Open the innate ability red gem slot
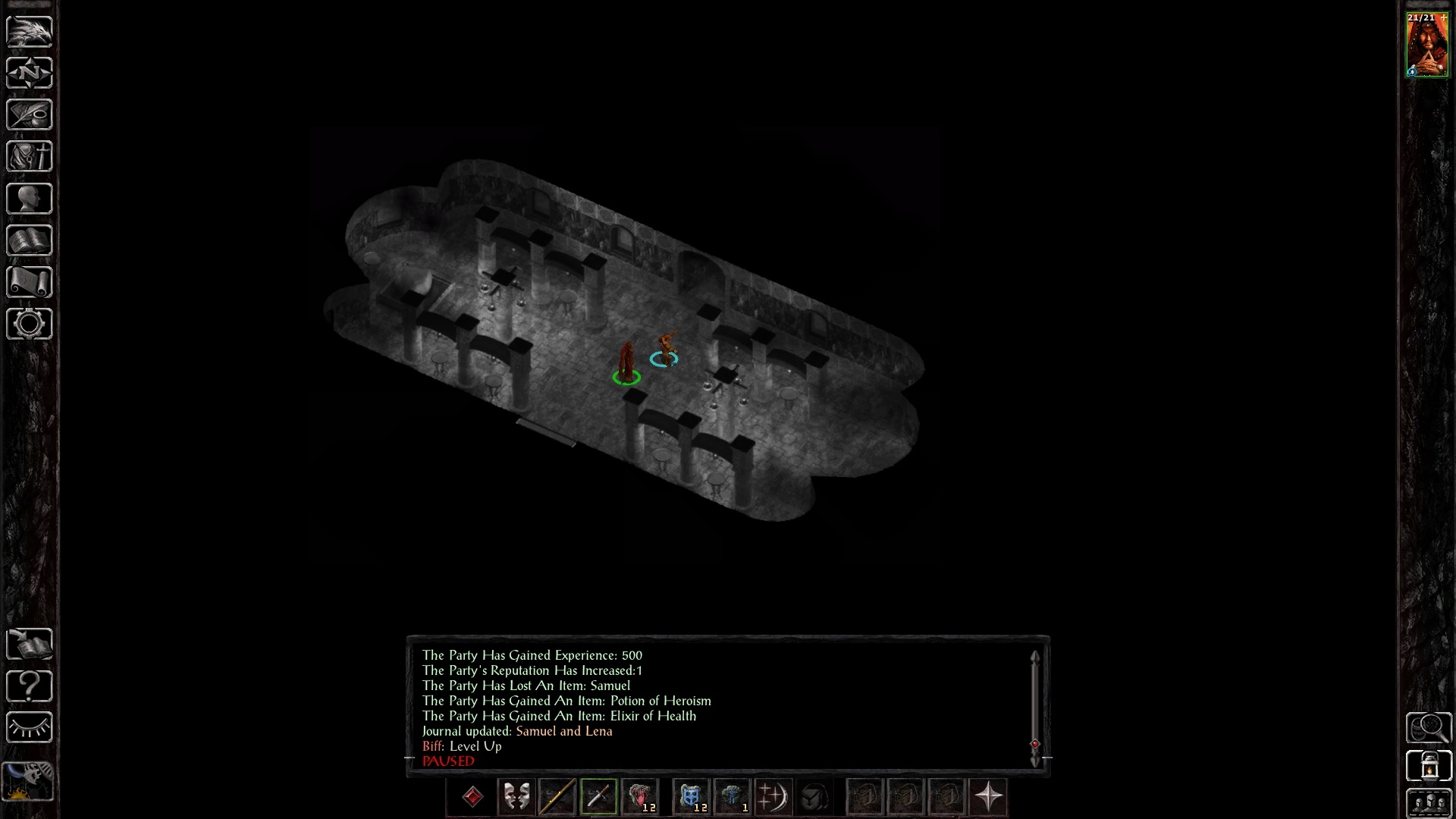Image resolution: width=1456 pixels, height=819 pixels. tap(472, 796)
